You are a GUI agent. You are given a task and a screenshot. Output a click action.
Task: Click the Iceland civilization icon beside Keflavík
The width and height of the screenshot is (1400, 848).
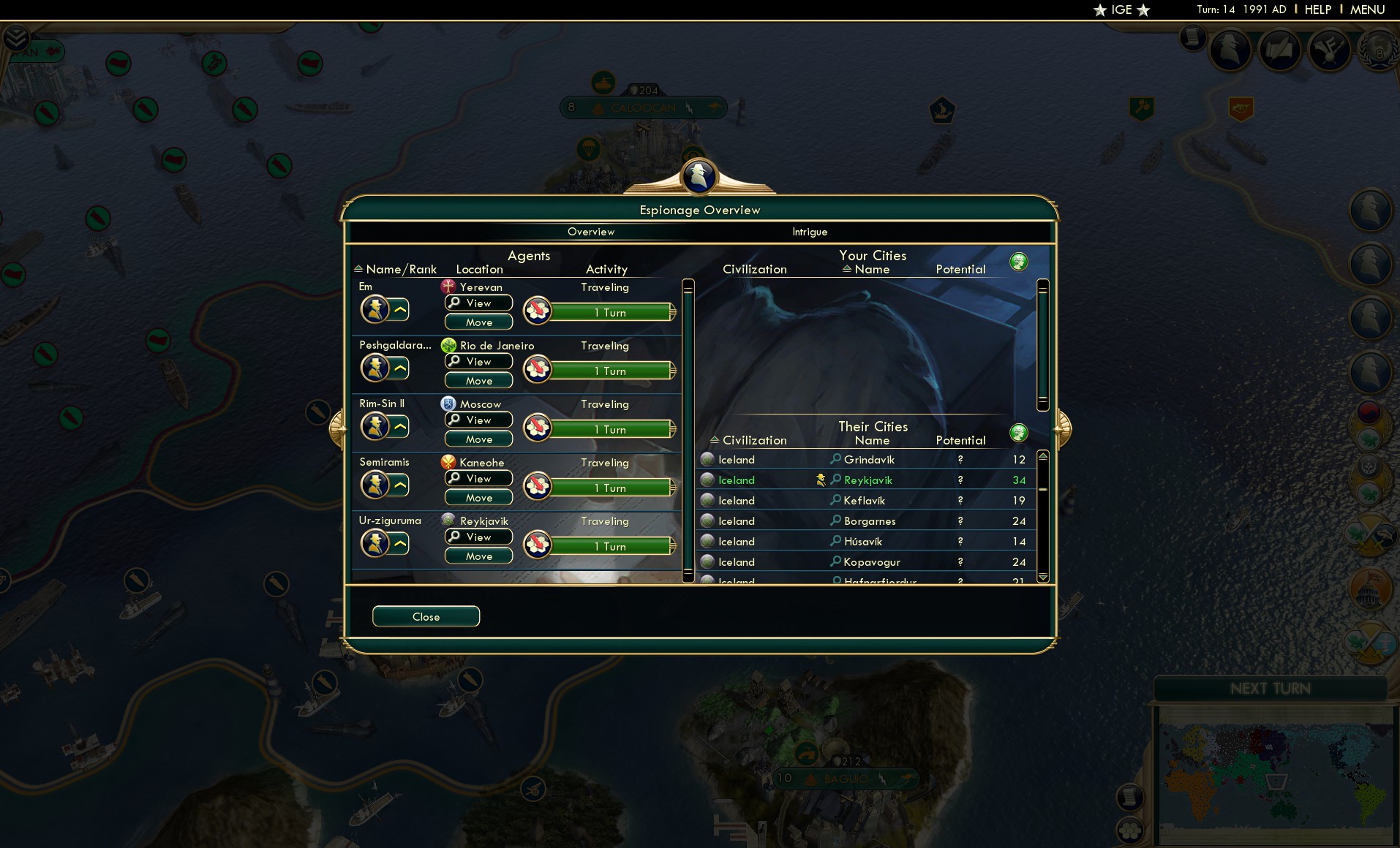pos(707,500)
